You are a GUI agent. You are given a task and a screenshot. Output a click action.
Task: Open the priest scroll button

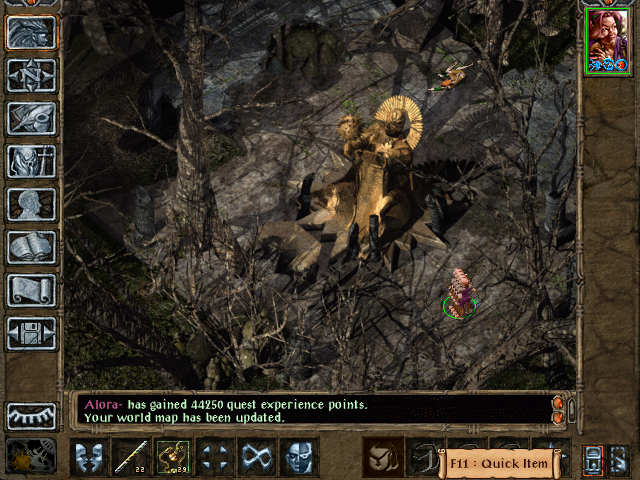(31, 290)
